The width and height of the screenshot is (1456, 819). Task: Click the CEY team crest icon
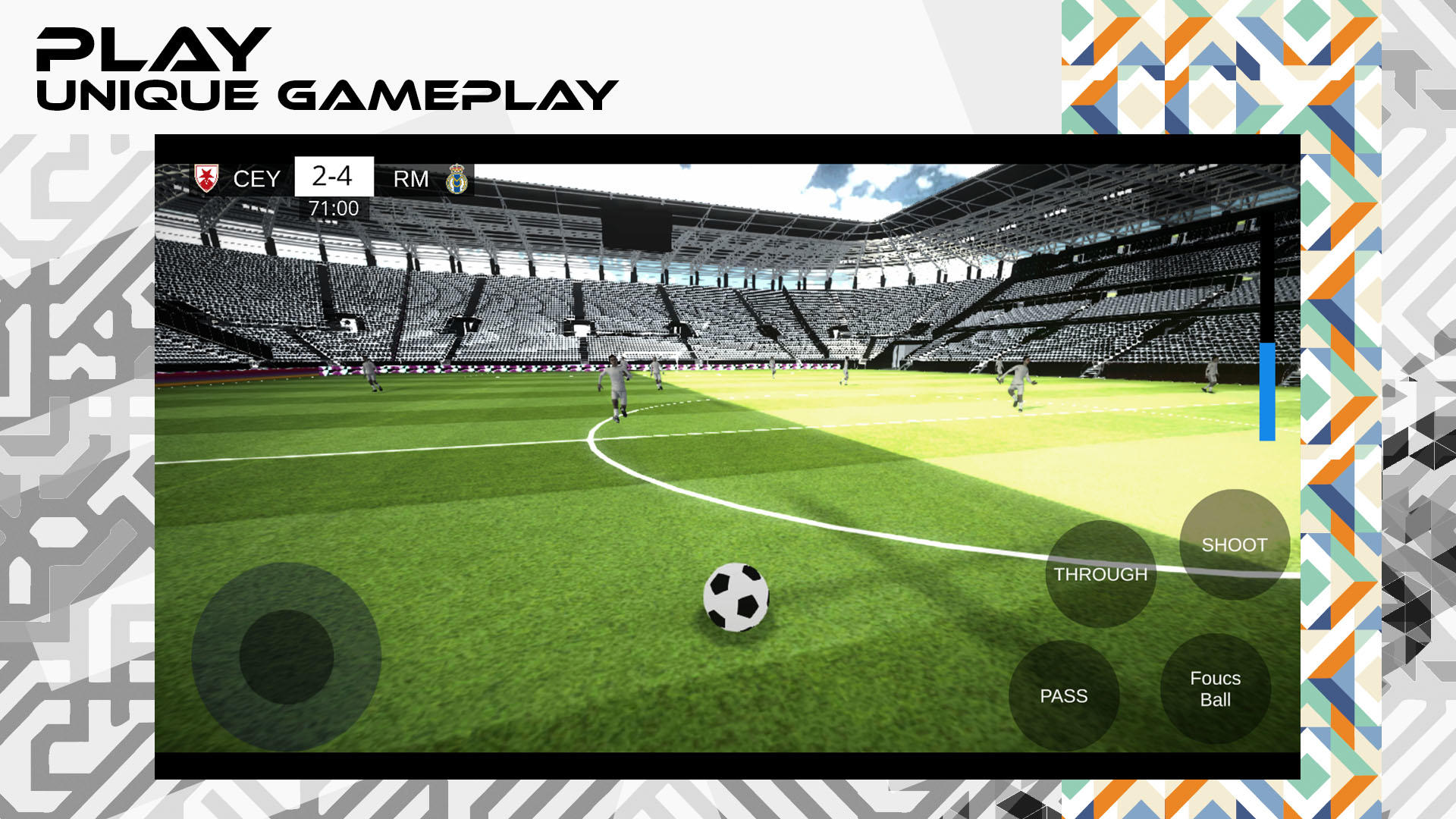(x=206, y=177)
